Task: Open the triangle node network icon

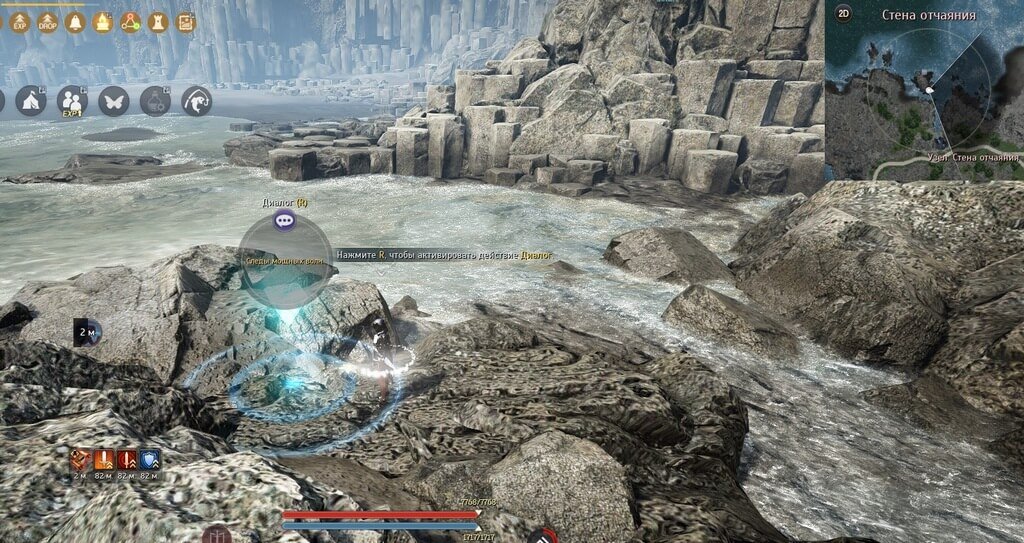Action: click(131, 22)
